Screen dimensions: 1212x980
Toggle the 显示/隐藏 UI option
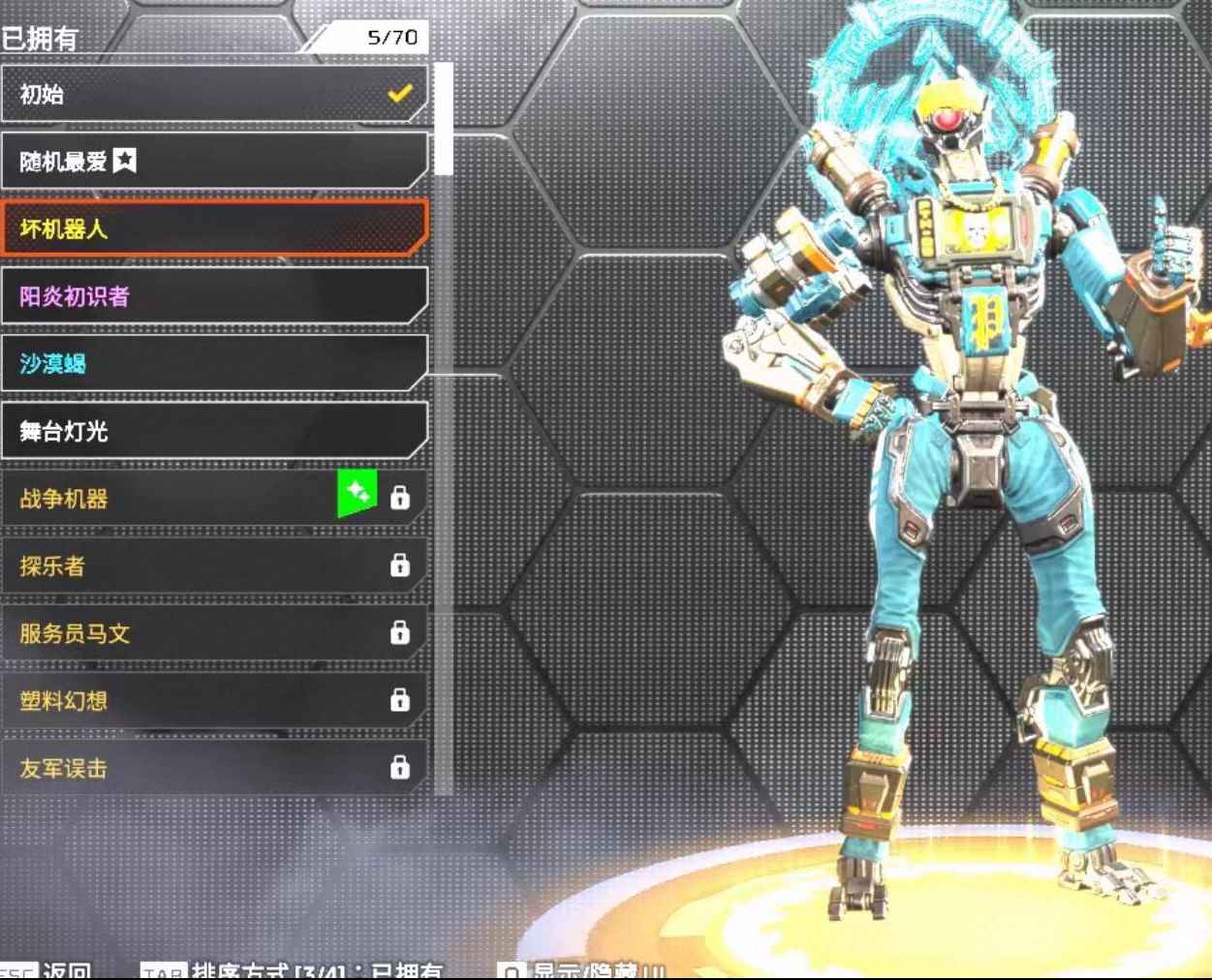[x=581, y=970]
